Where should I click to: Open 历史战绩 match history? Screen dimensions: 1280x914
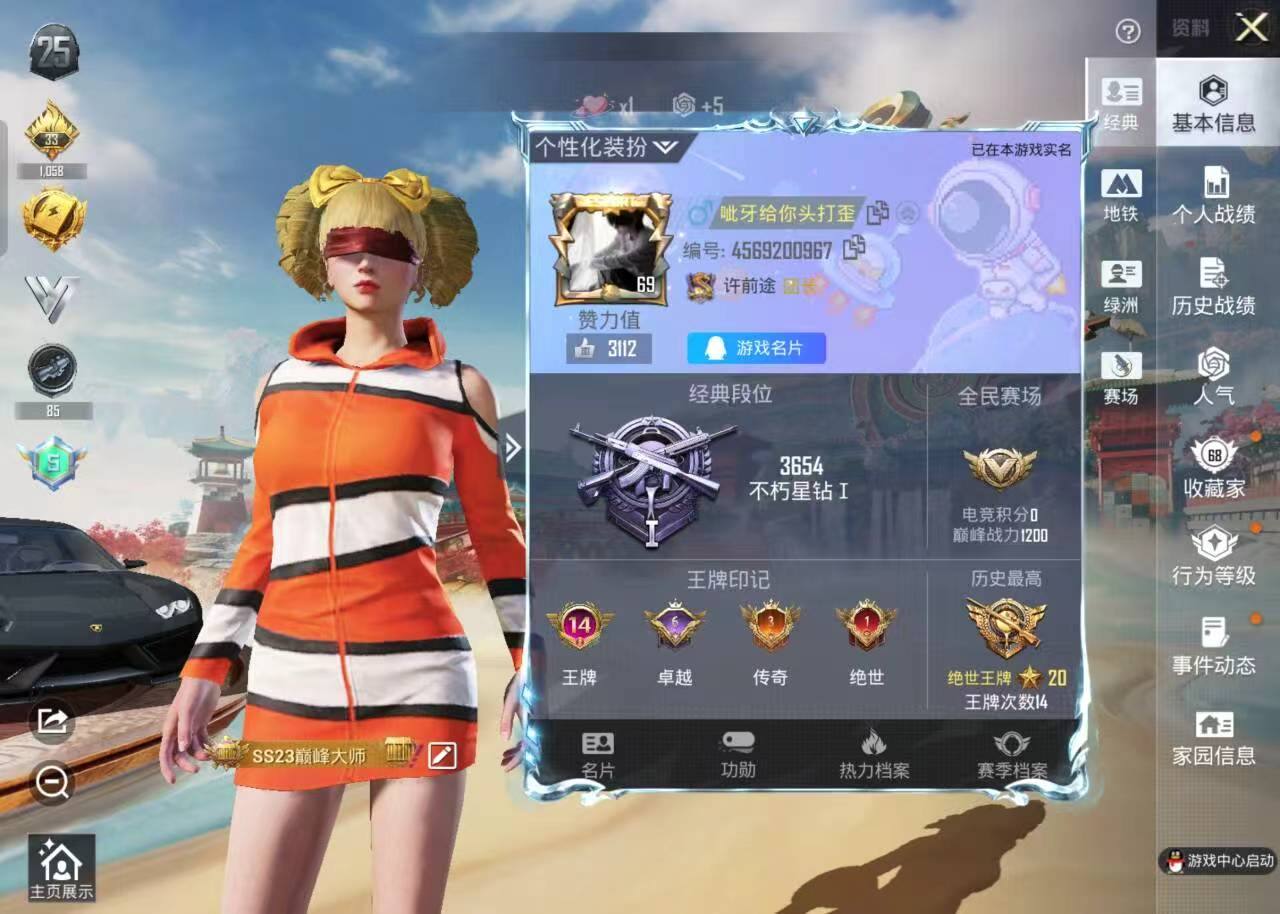coord(1213,288)
